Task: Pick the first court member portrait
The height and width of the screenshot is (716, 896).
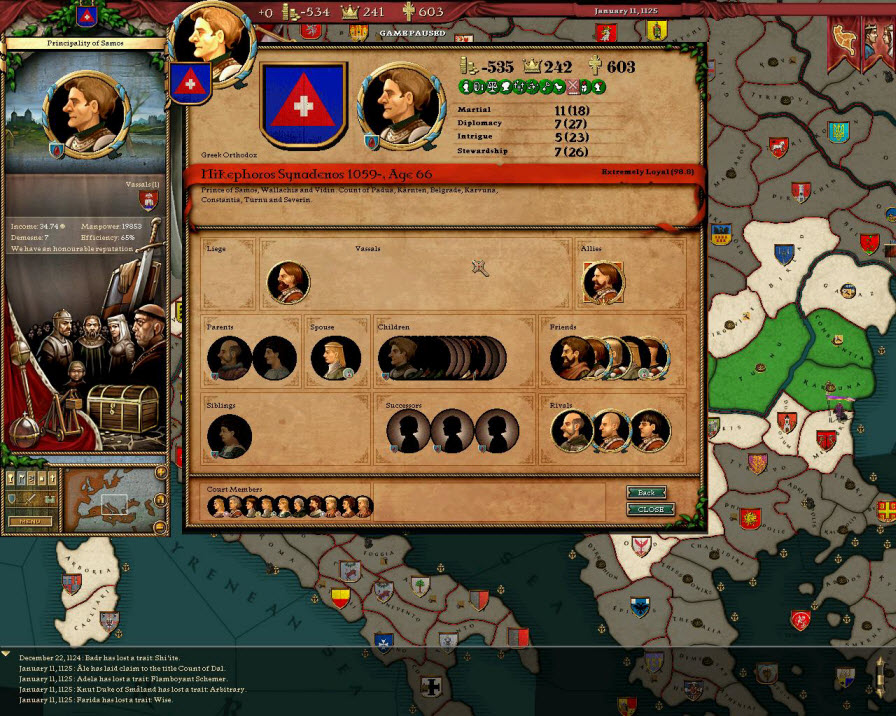Action: pos(218,506)
